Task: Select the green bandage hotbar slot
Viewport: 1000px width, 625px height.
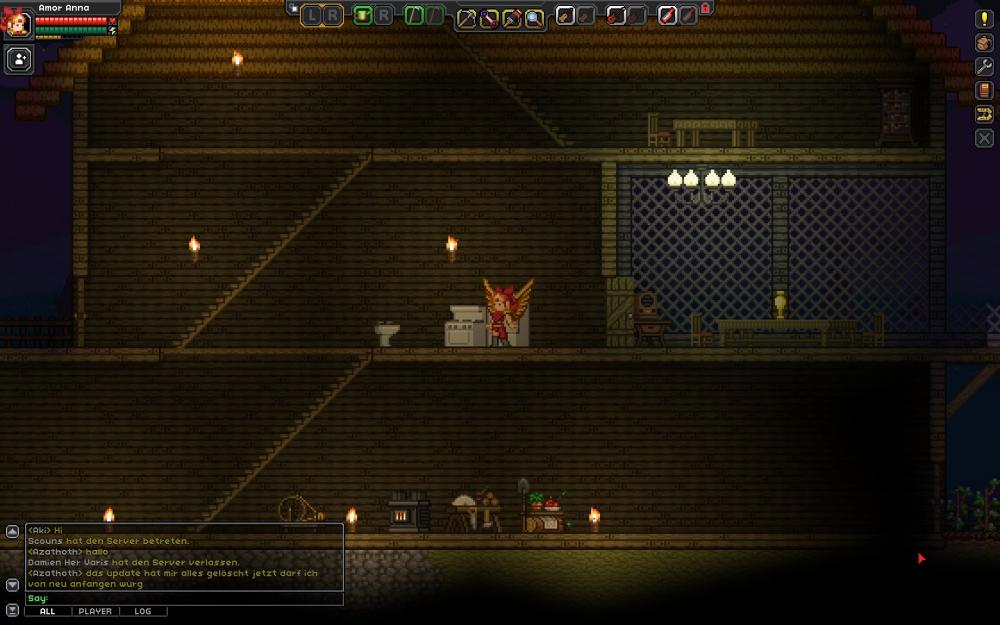Action: tap(362, 15)
